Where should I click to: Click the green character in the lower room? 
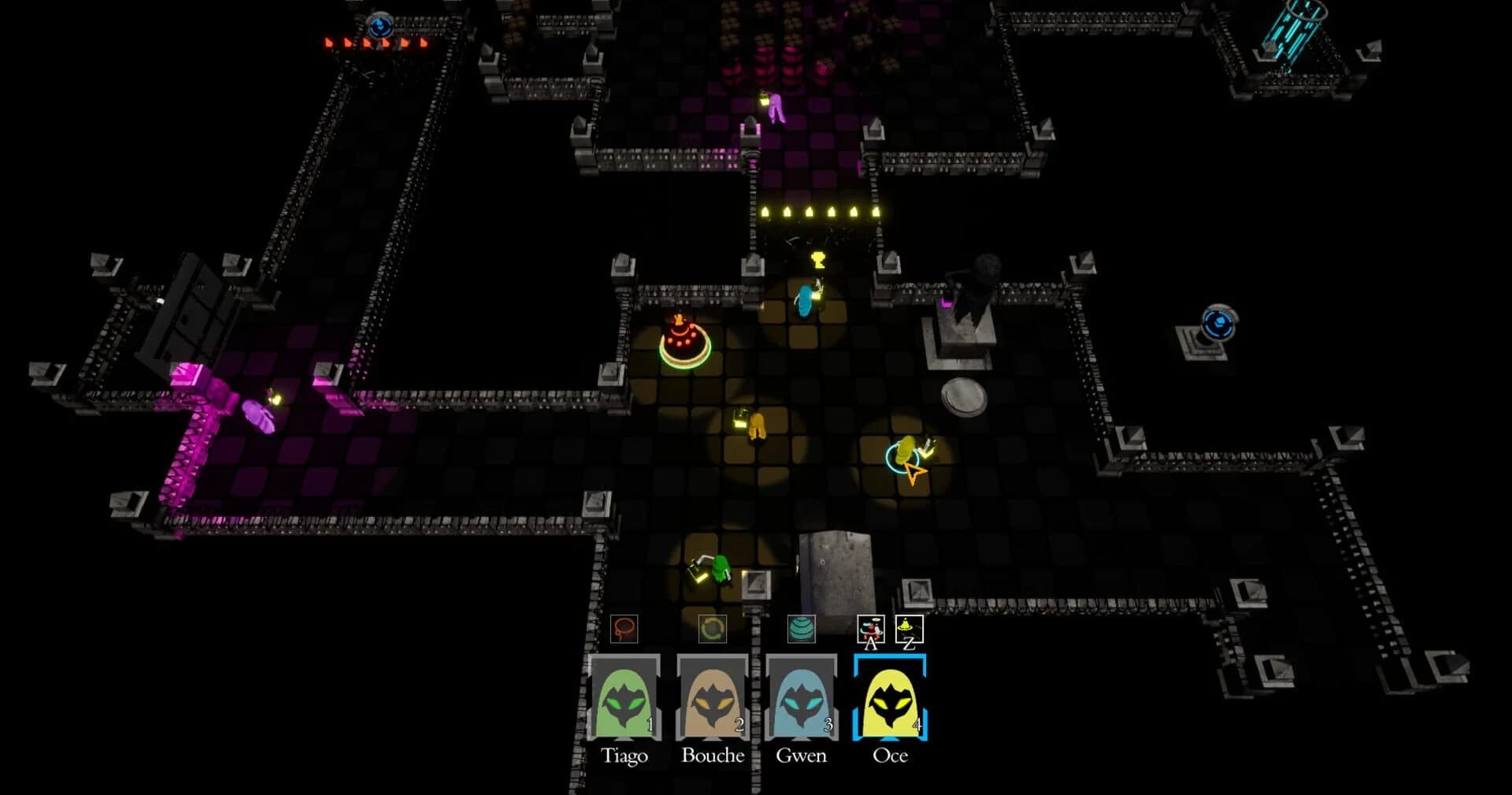click(x=719, y=569)
